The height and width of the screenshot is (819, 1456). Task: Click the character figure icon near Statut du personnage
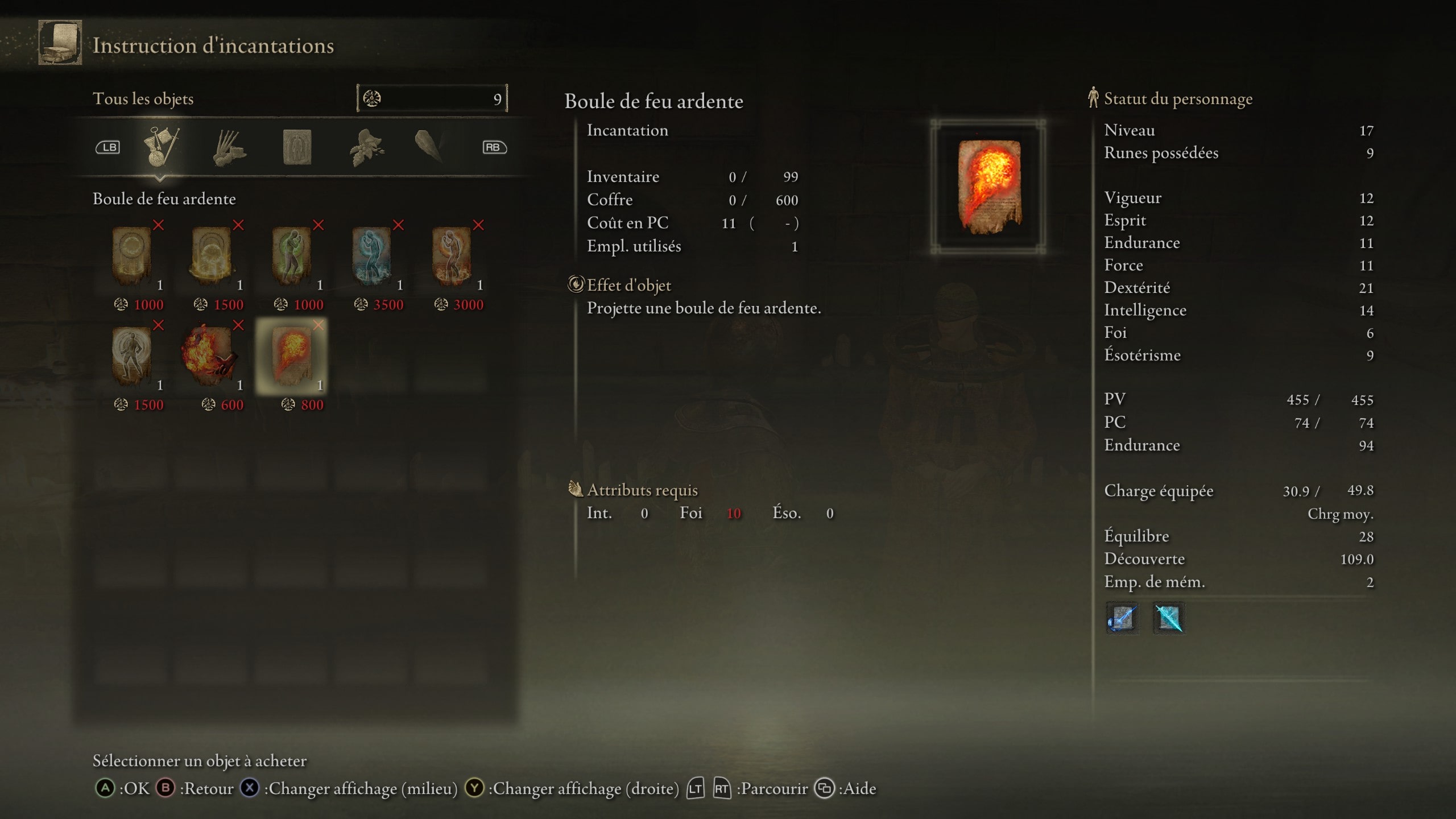click(1093, 98)
